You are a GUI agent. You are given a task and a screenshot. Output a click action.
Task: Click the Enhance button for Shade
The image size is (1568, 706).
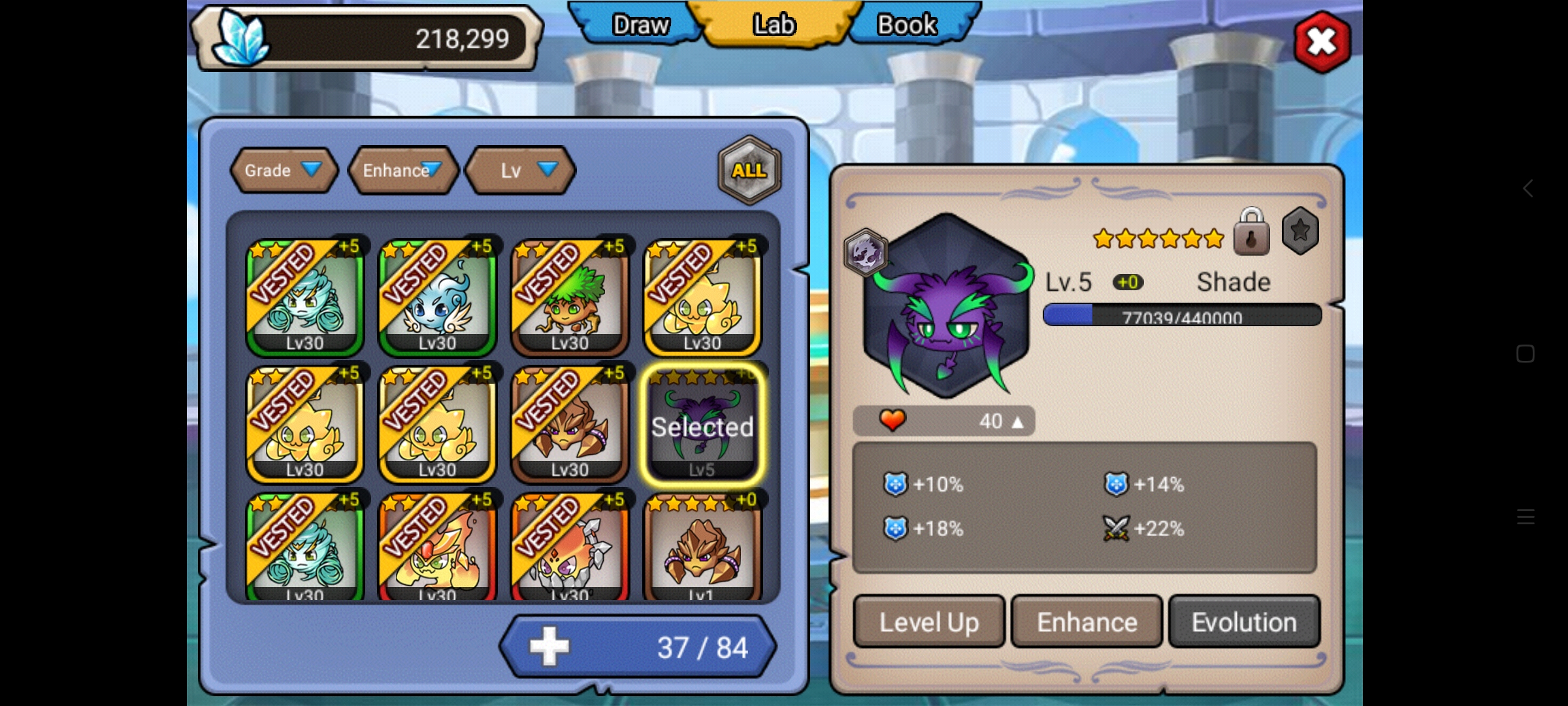[1086, 622]
